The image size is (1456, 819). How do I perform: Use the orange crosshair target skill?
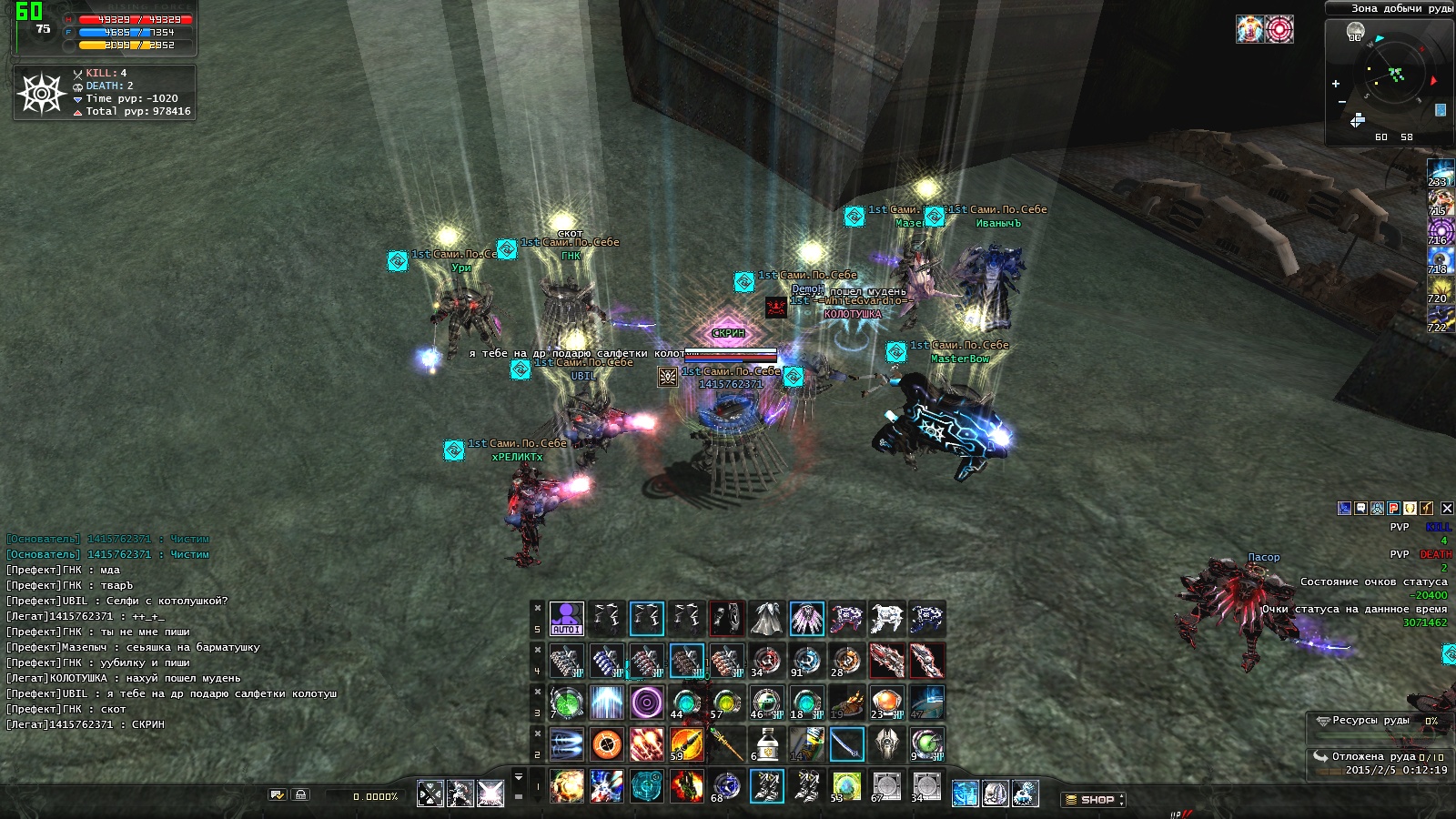tap(606, 744)
